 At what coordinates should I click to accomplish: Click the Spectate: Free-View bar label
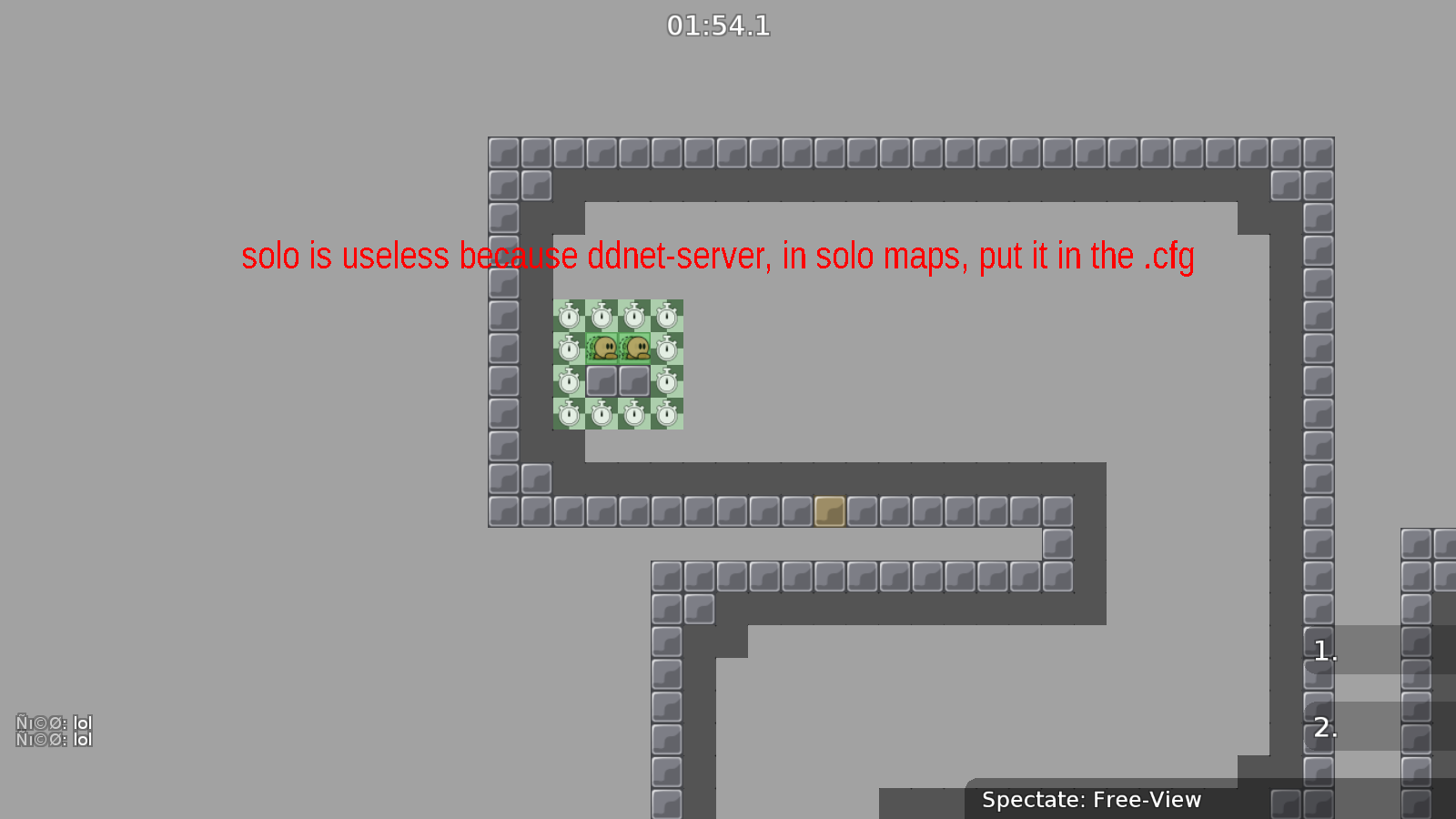(1091, 800)
